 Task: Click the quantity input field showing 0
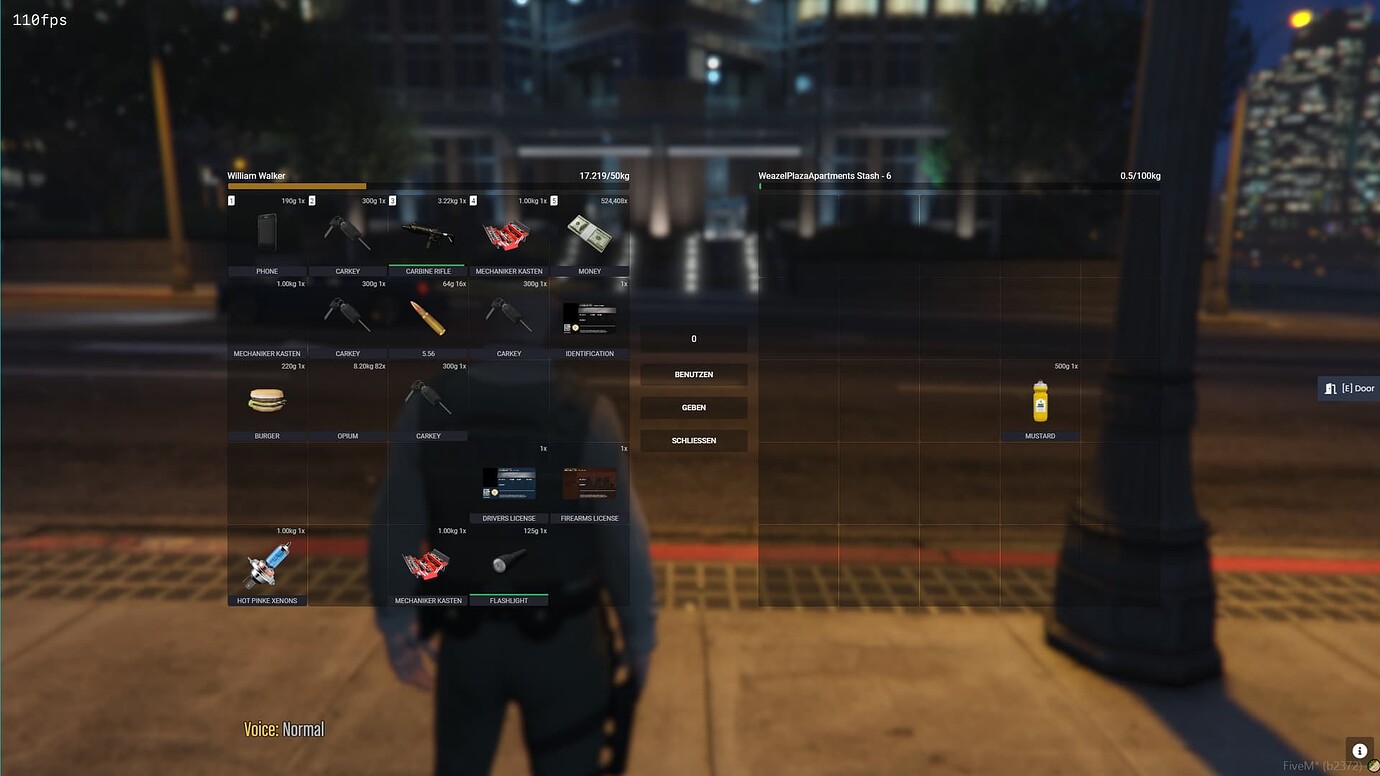tap(694, 338)
